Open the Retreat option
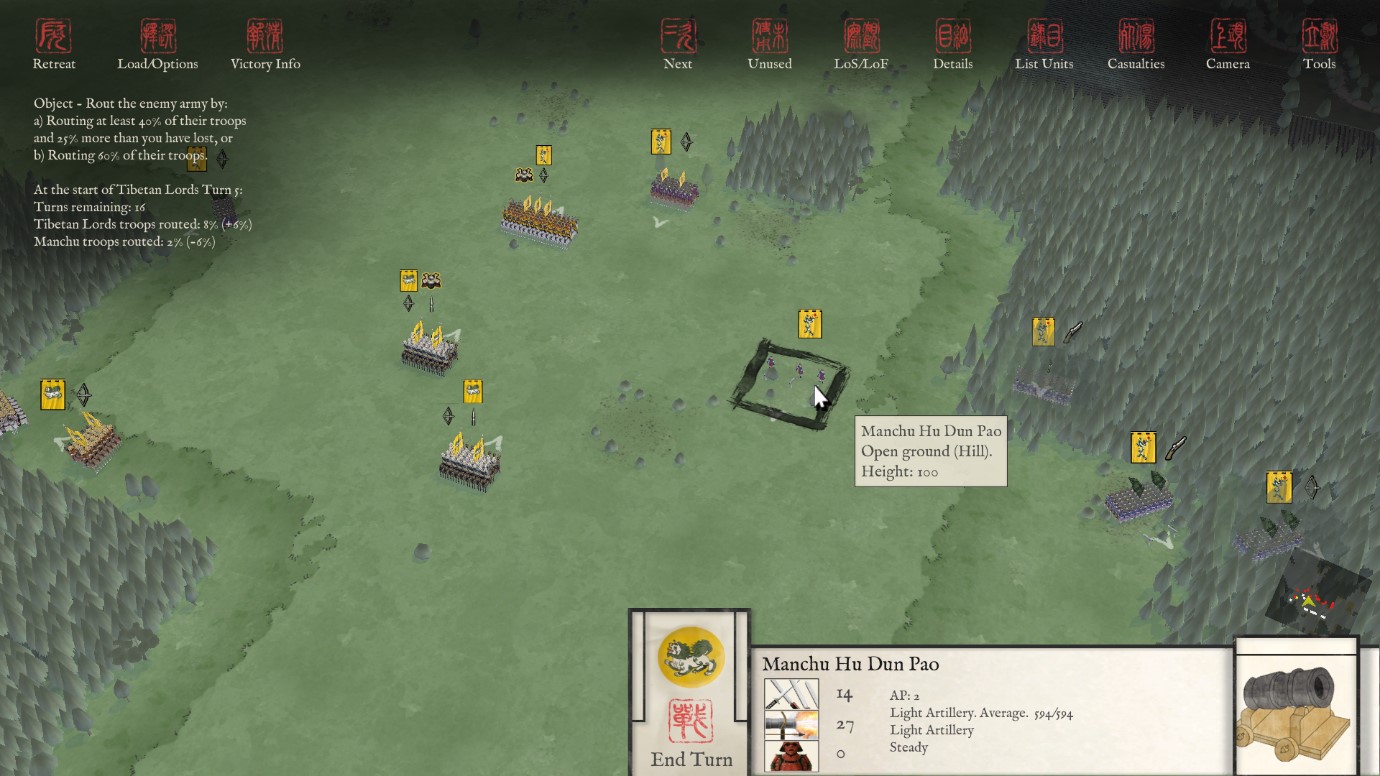Viewport: 1380px width, 776px height. pos(54,45)
